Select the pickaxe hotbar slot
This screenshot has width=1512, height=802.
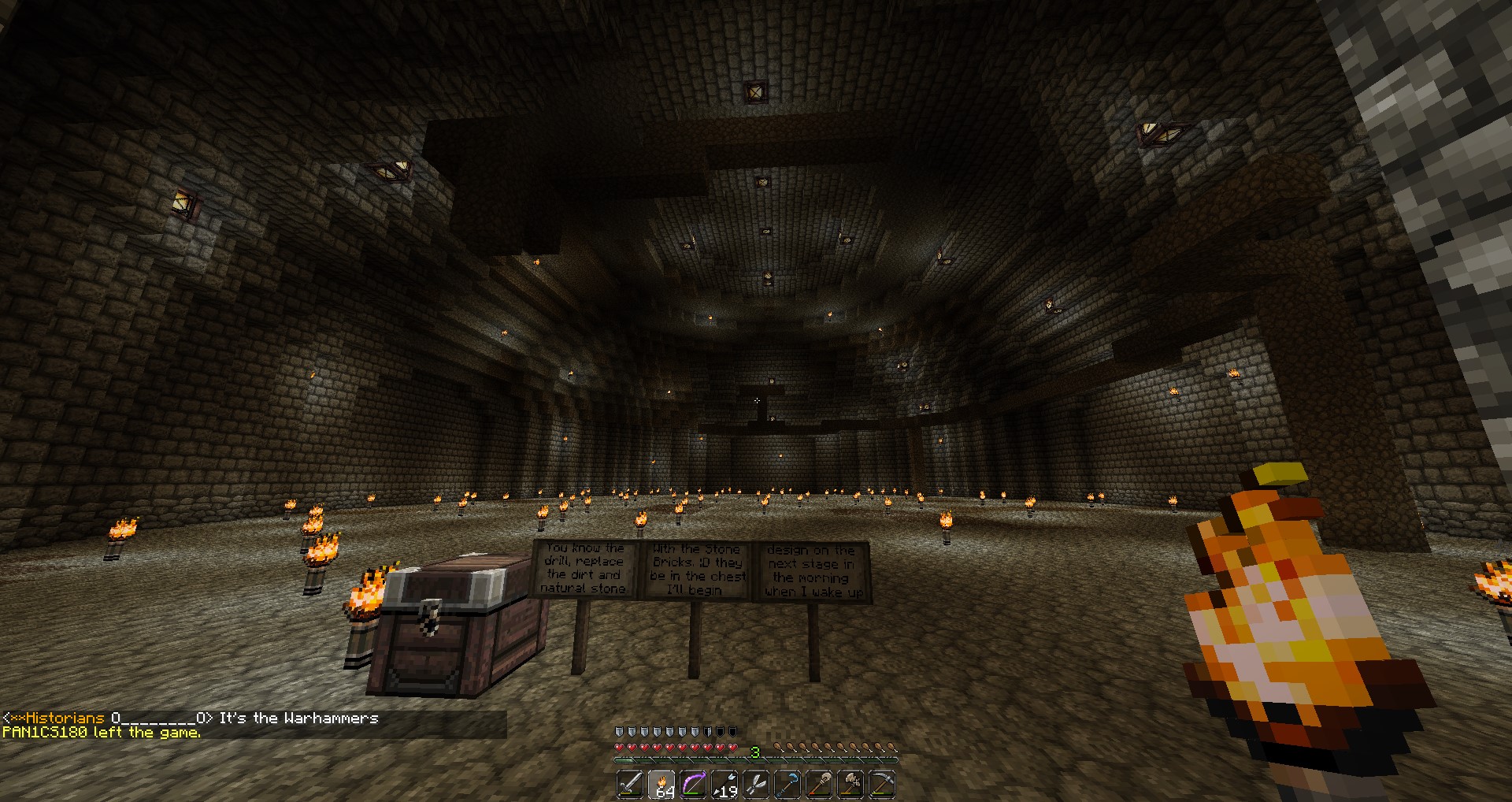tap(882, 785)
